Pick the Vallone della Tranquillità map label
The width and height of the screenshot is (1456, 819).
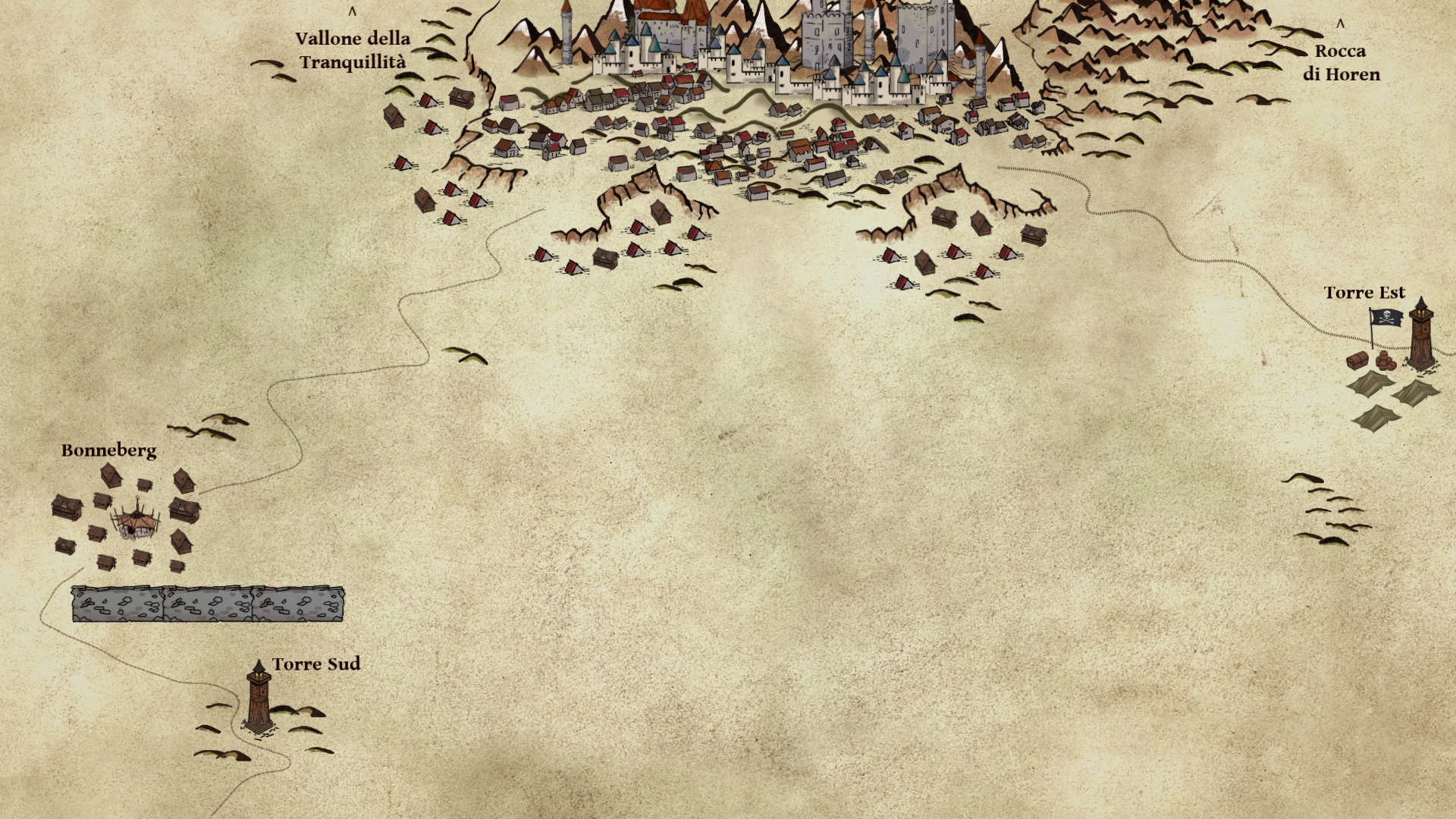click(353, 50)
